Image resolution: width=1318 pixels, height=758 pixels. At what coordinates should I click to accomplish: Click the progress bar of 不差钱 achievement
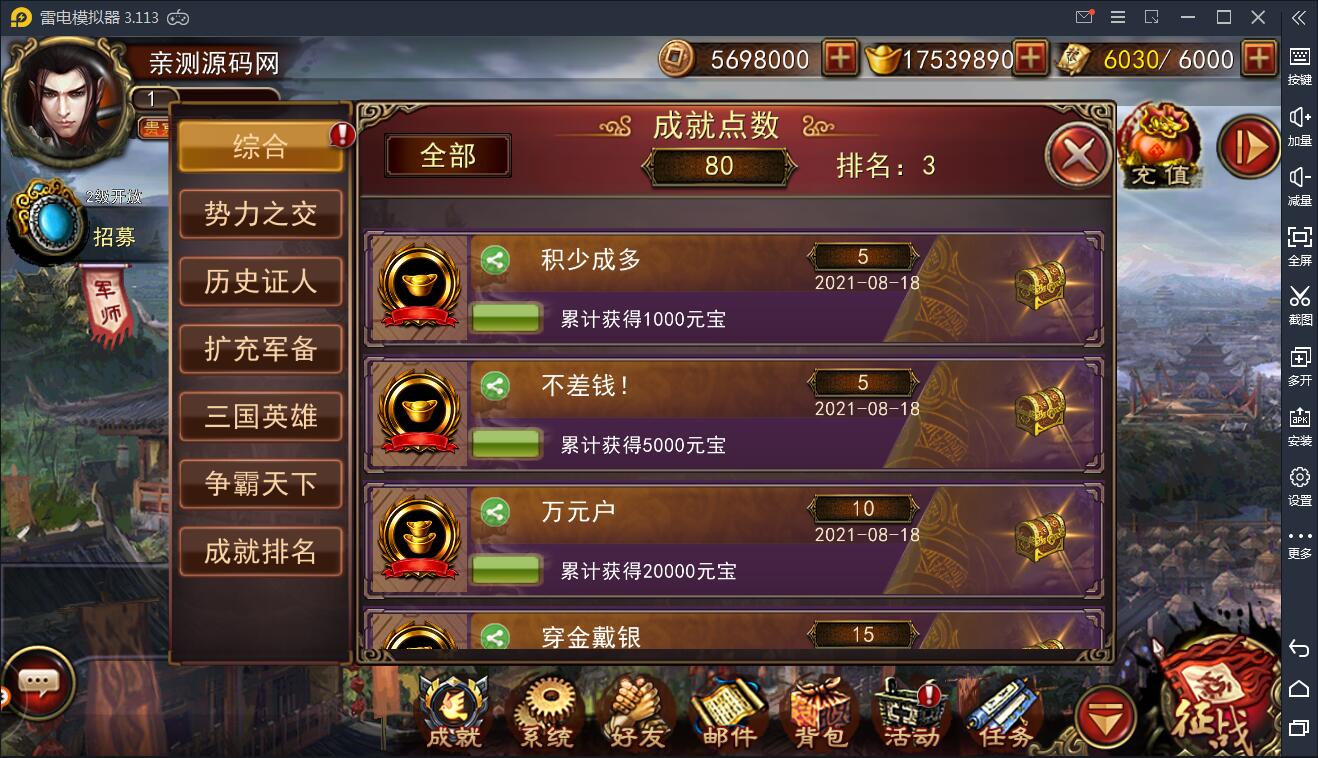pyautogui.click(x=505, y=443)
